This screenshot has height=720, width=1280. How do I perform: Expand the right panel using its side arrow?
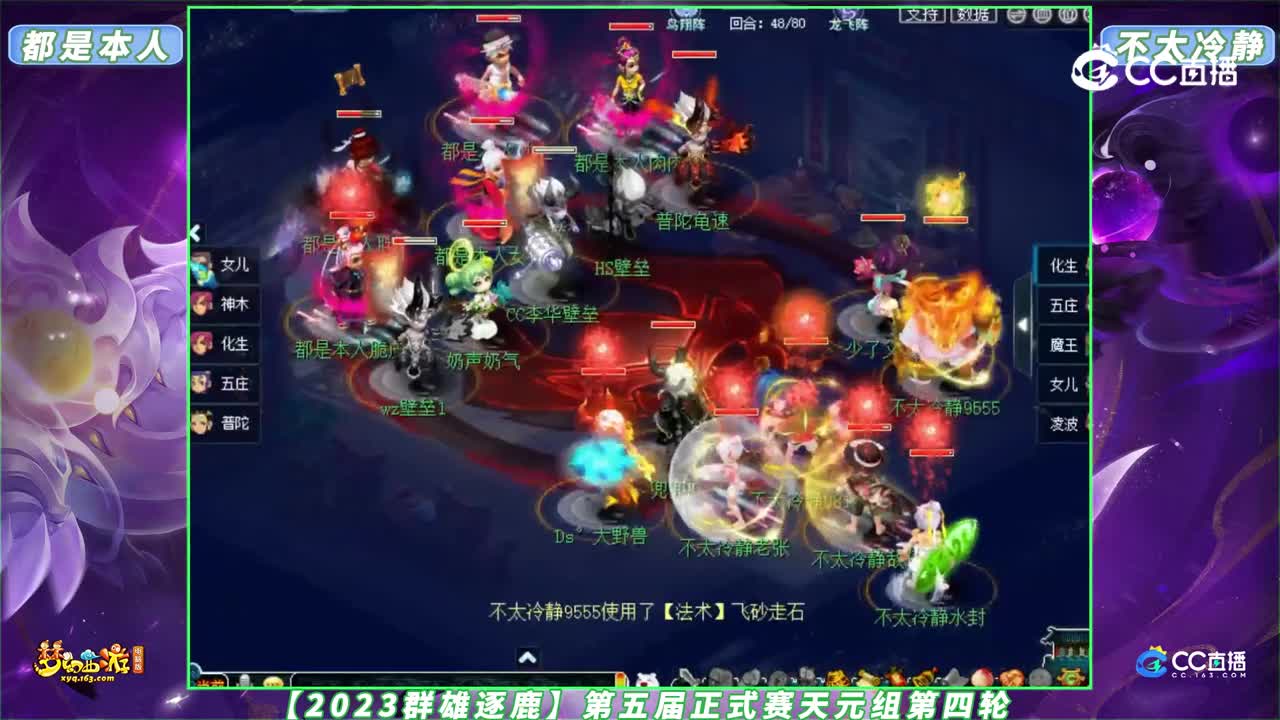point(1022,324)
